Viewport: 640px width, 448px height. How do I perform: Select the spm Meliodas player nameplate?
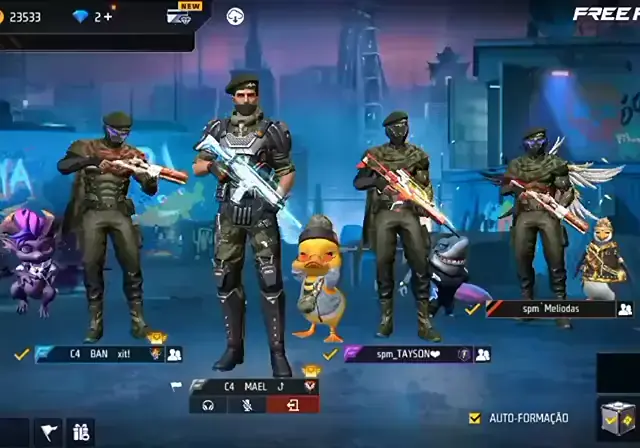pos(550,309)
